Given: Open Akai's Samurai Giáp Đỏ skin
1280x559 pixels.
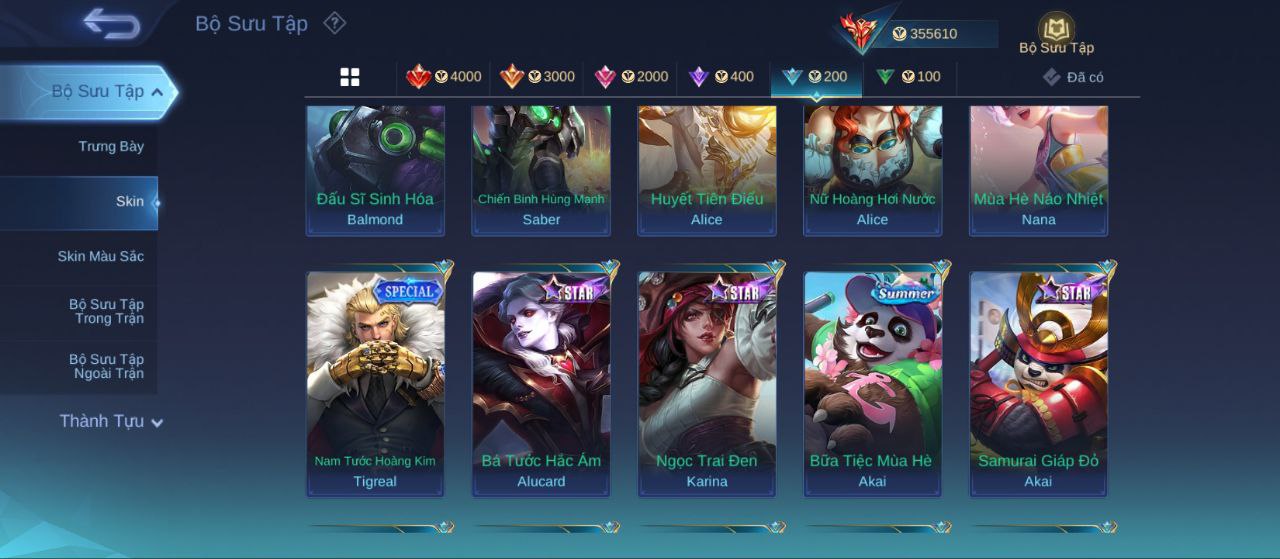Looking at the screenshot, I should 1039,382.
